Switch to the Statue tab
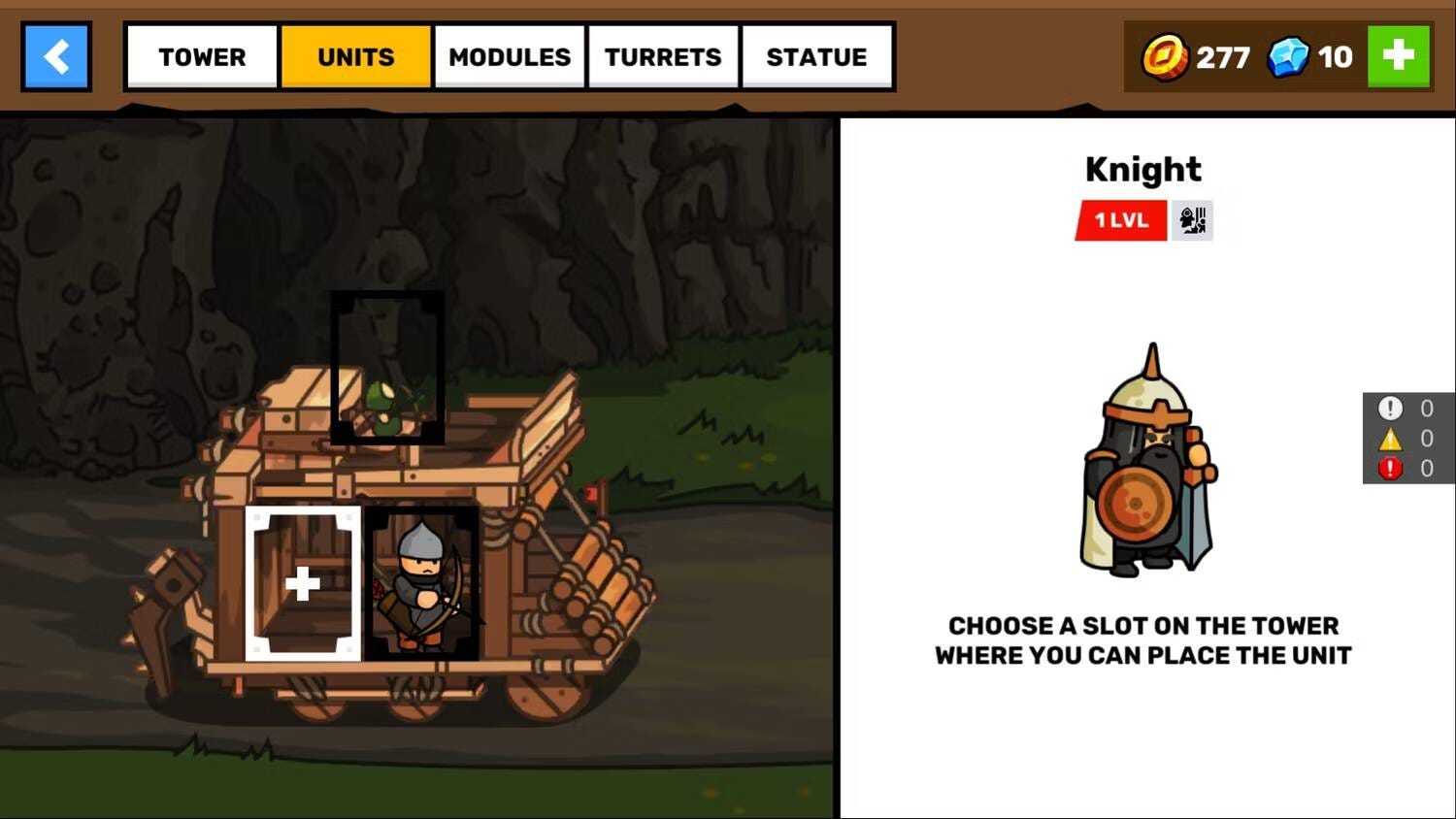Image resolution: width=1456 pixels, height=819 pixels. point(816,57)
